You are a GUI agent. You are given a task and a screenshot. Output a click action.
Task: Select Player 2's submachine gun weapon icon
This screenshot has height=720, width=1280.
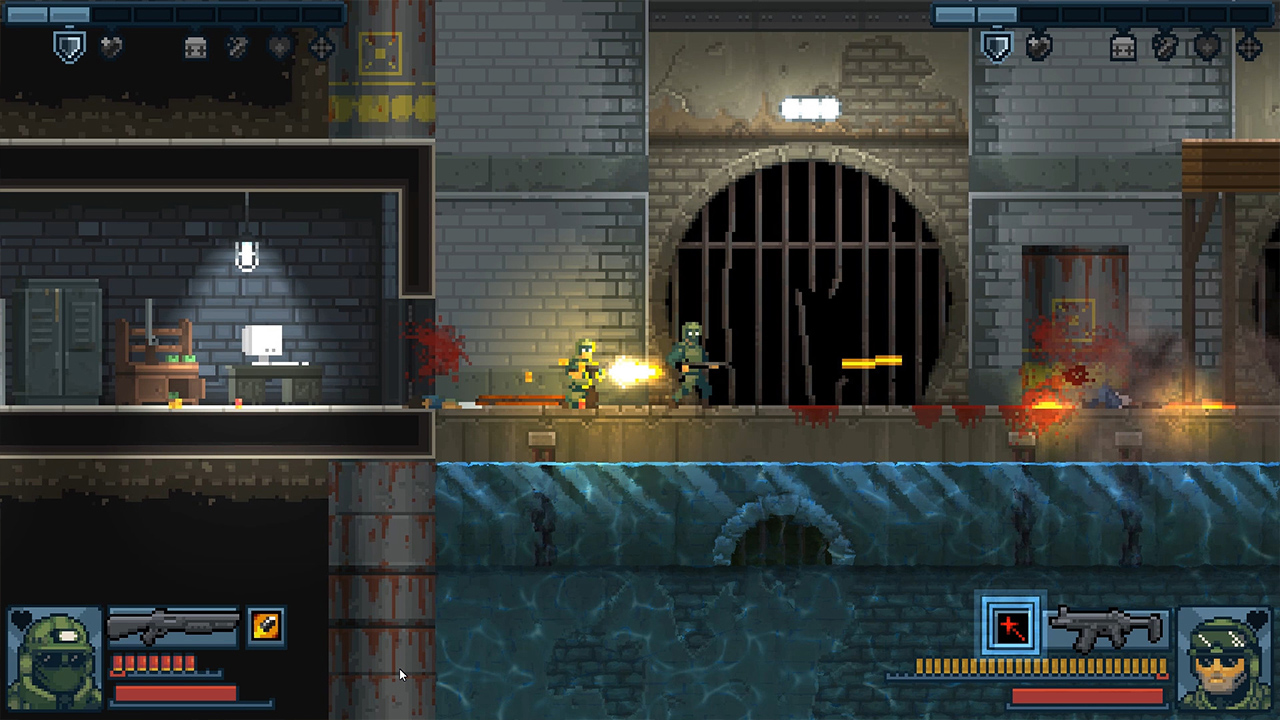tap(1105, 628)
